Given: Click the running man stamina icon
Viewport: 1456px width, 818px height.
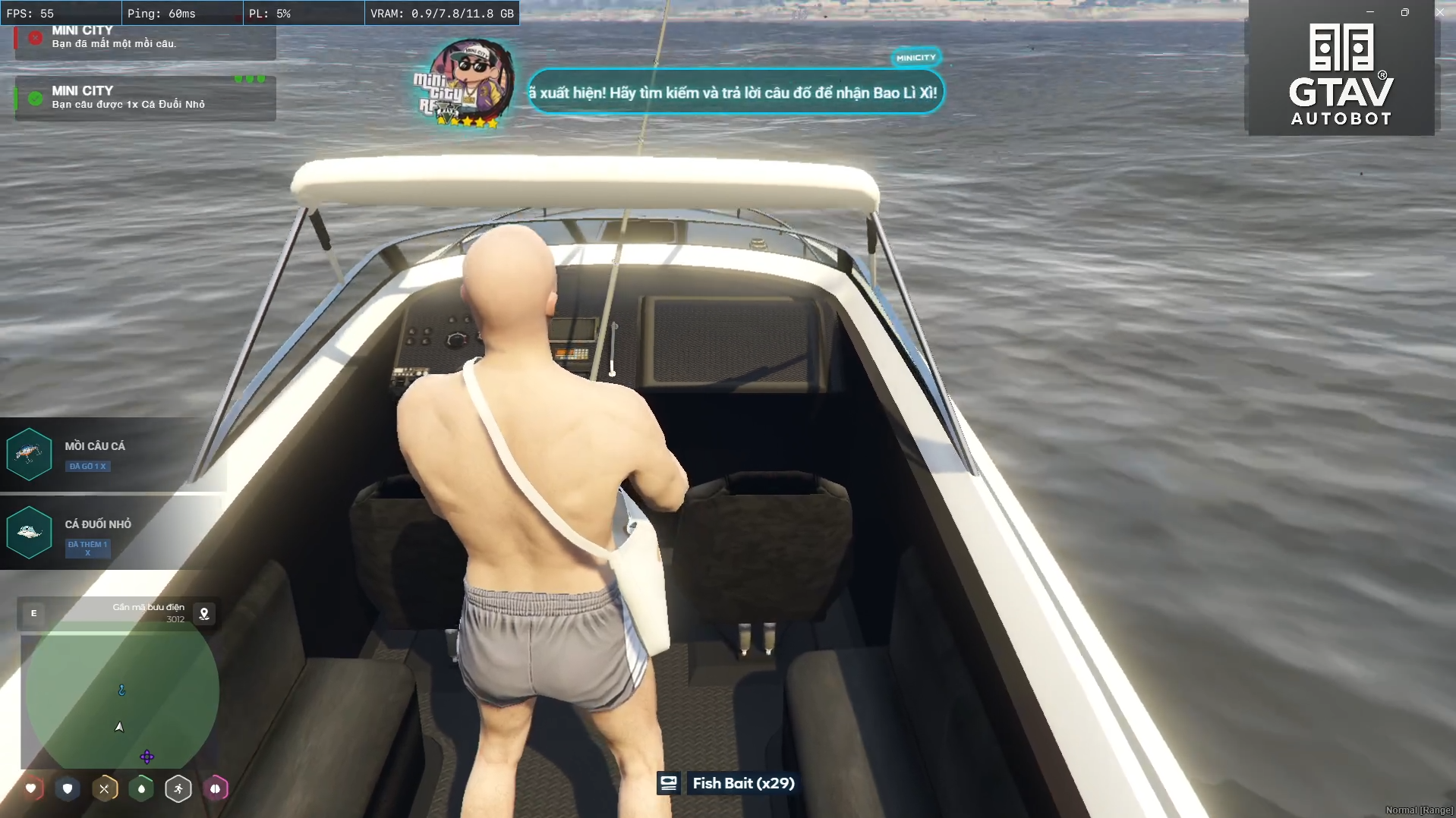Looking at the screenshot, I should point(178,788).
